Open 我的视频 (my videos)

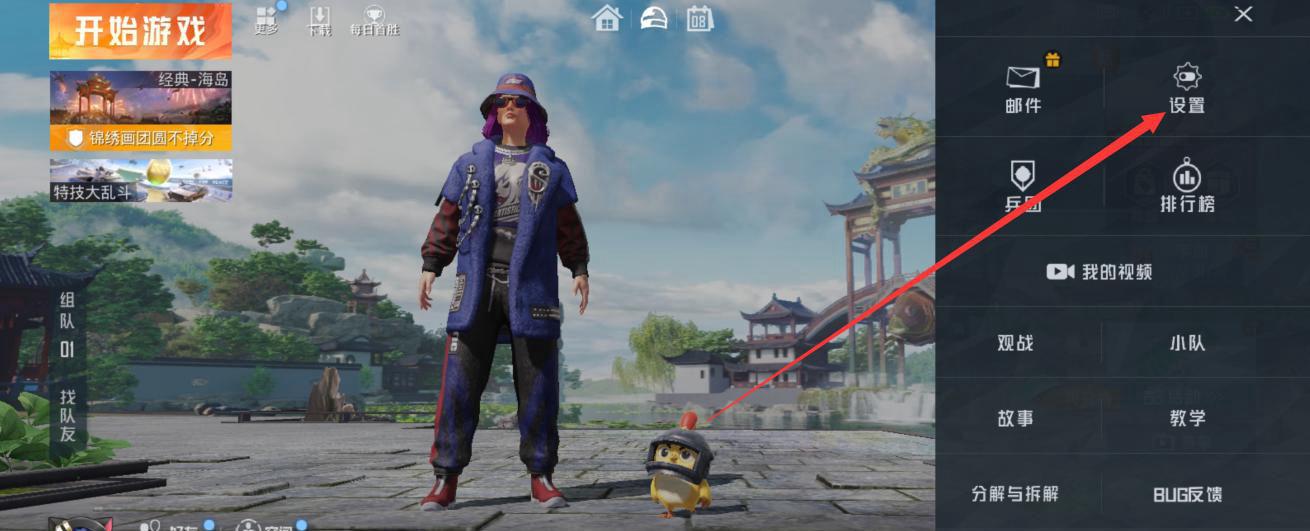point(1100,271)
